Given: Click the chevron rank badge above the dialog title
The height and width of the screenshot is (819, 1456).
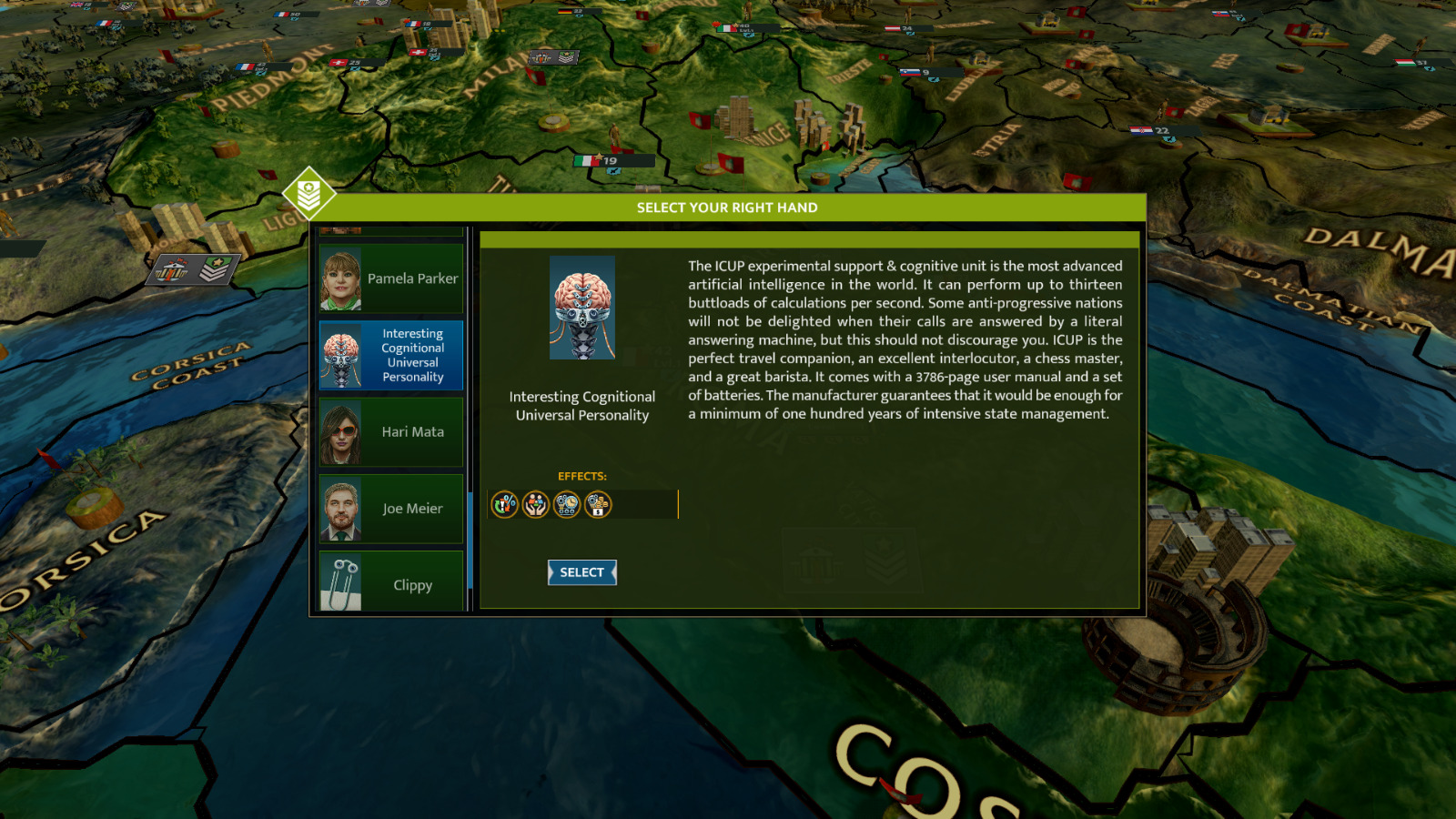Looking at the screenshot, I should point(309,193).
